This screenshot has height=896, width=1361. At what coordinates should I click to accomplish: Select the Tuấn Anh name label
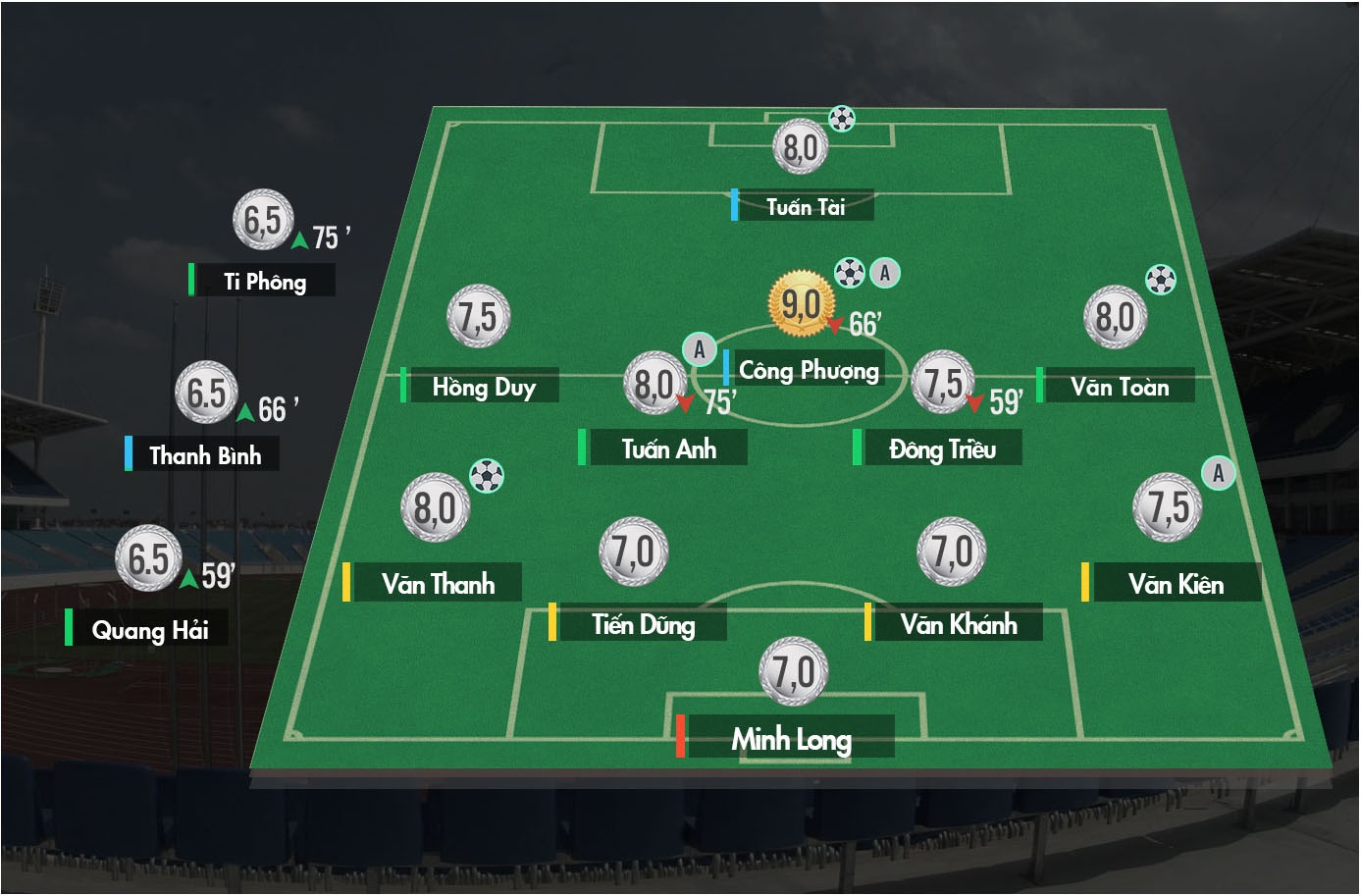click(x=667, y=448)
